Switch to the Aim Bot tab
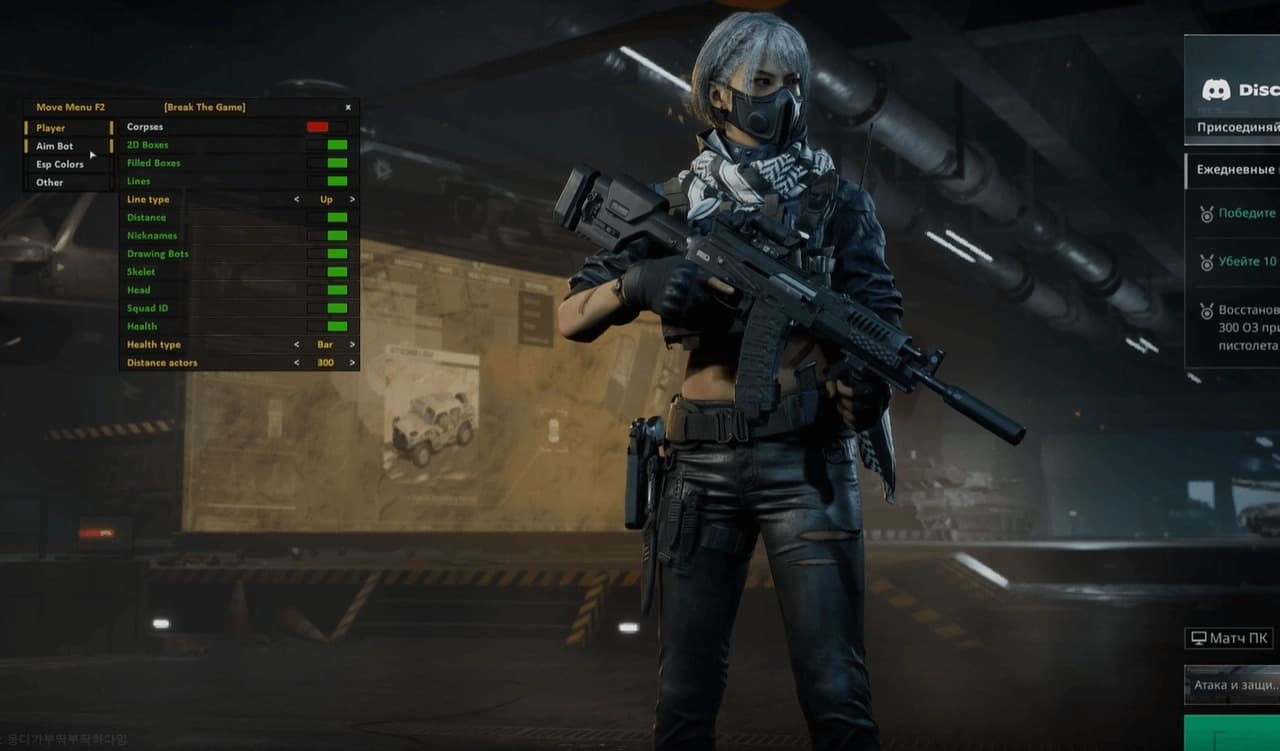The width and height of the screenshot is (1280, 751). pyautogui.click(x=55, y=146)
